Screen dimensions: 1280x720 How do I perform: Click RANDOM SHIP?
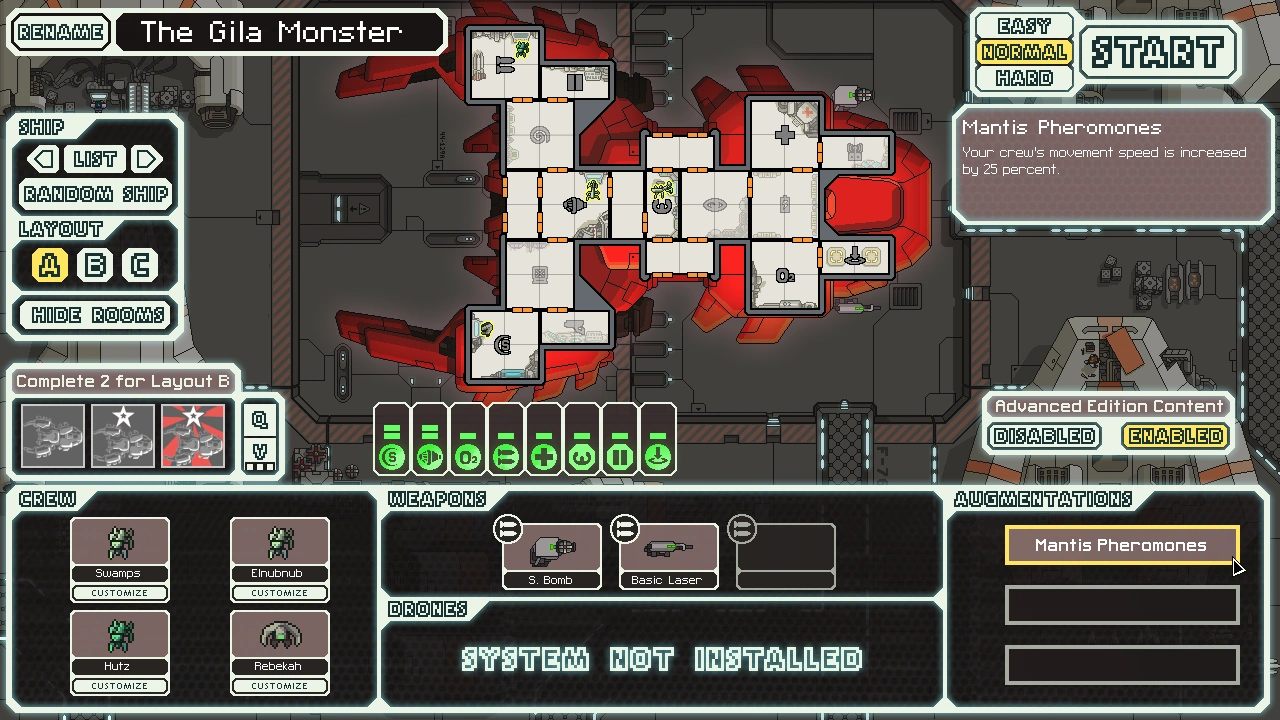94,193
